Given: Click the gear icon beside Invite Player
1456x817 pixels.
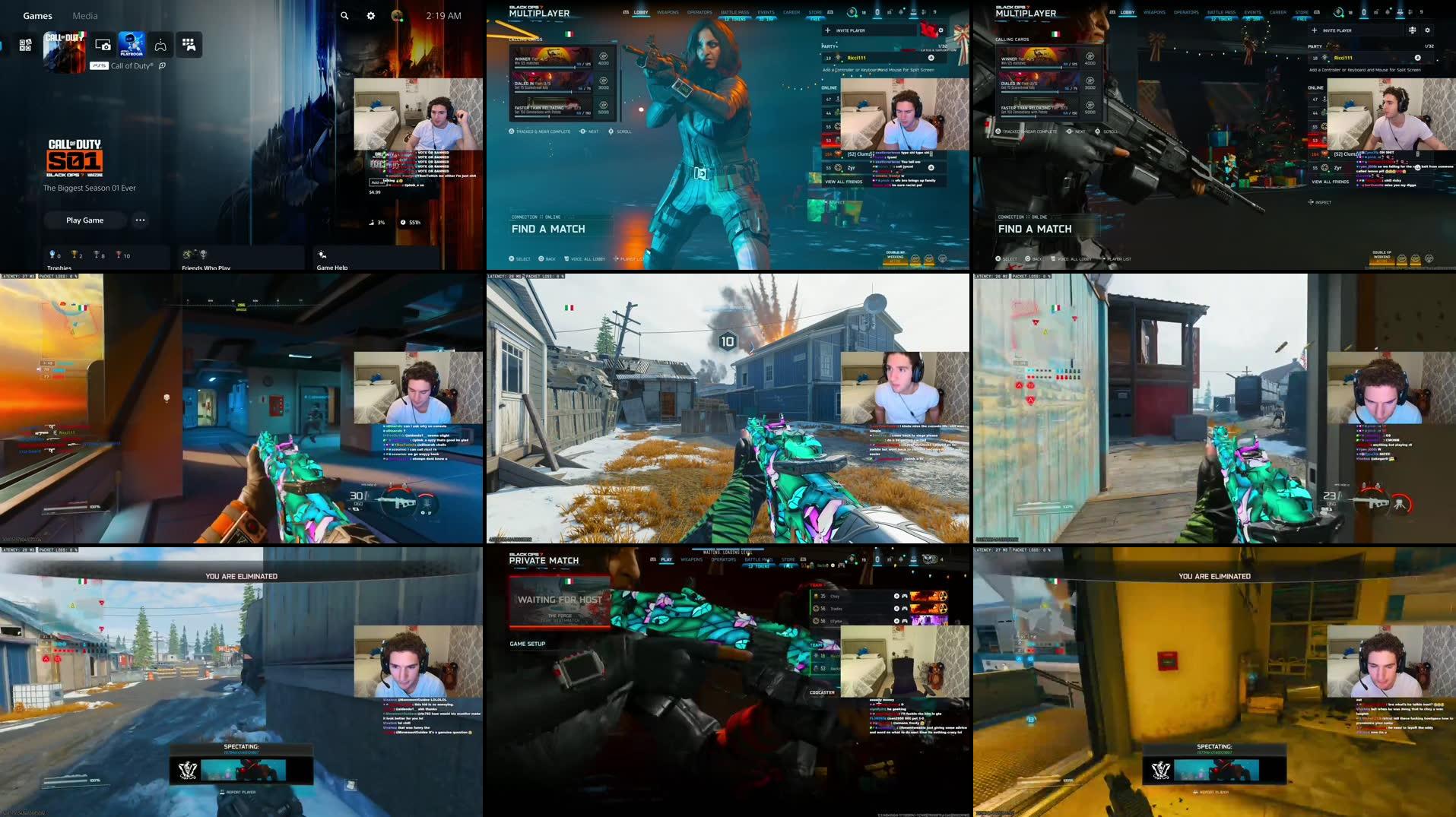Looking at the screenshot, I should [941, 30].
